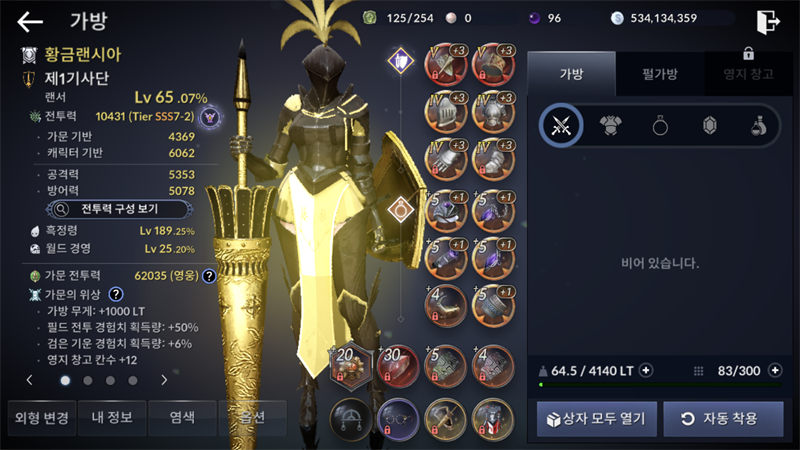The height and width of the screenshot is (450, 800).
Task: Activate 자동 착용 auto-equip
Action: pos(723,418)
